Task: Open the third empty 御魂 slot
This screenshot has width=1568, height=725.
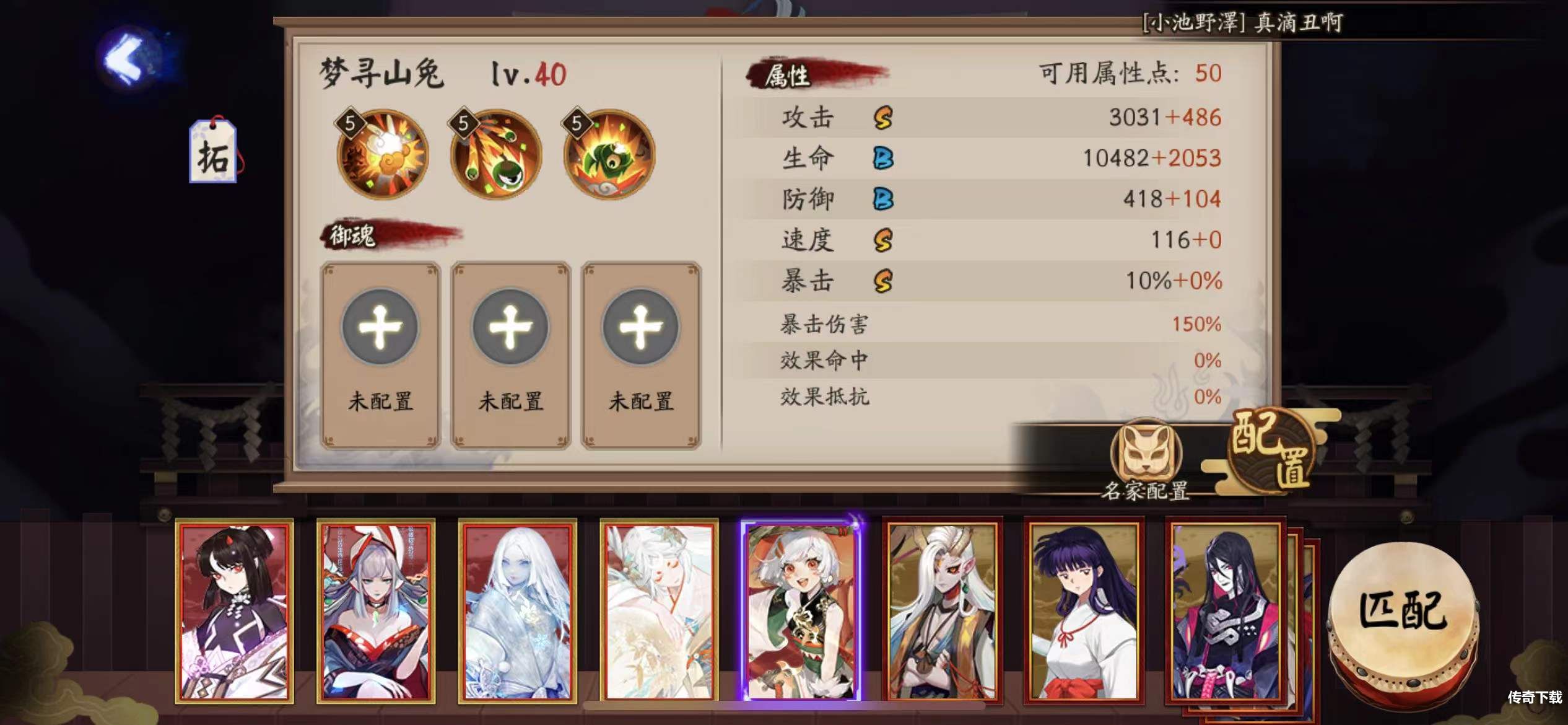Action: pyautogui.click(x=637, y=327)
